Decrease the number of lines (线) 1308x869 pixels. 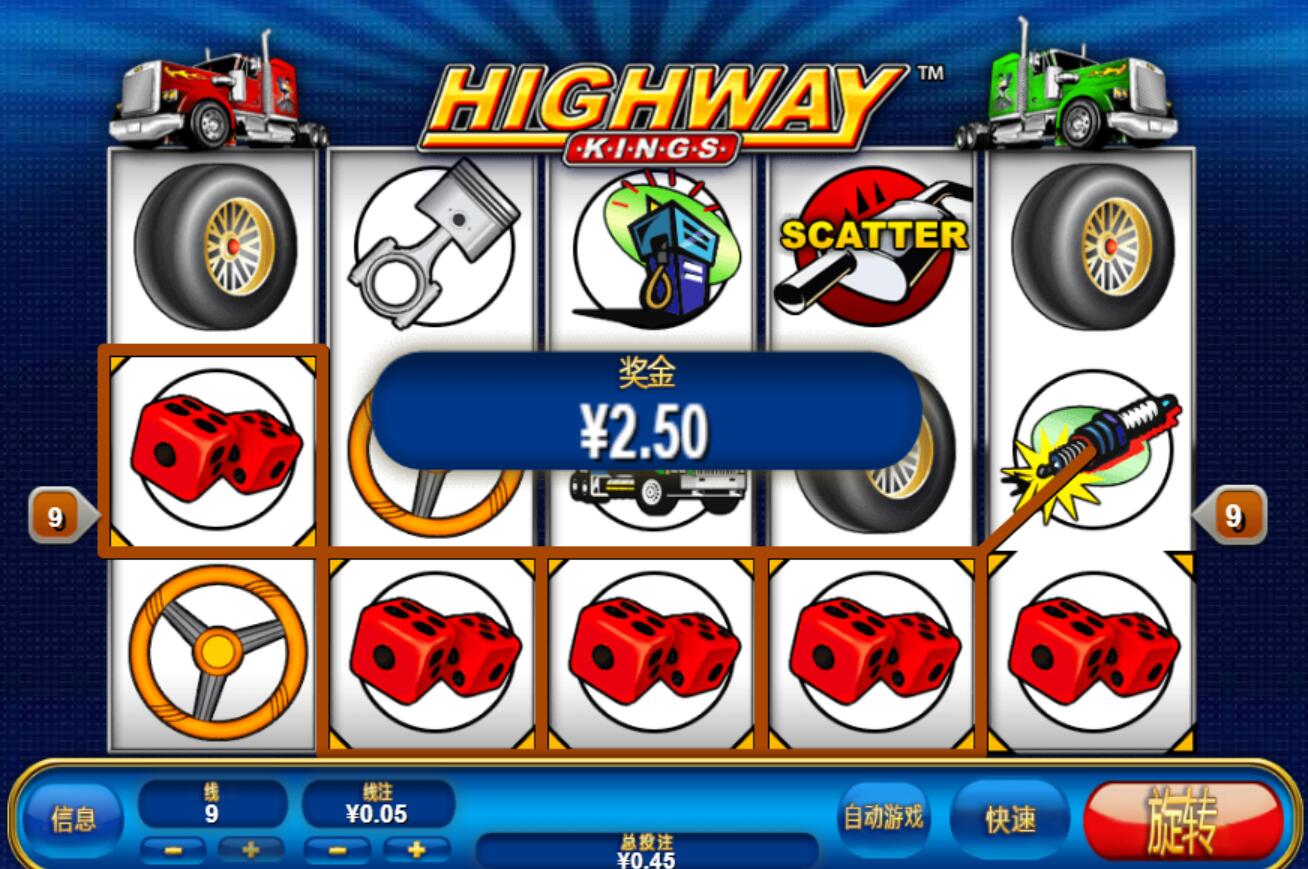173,850
